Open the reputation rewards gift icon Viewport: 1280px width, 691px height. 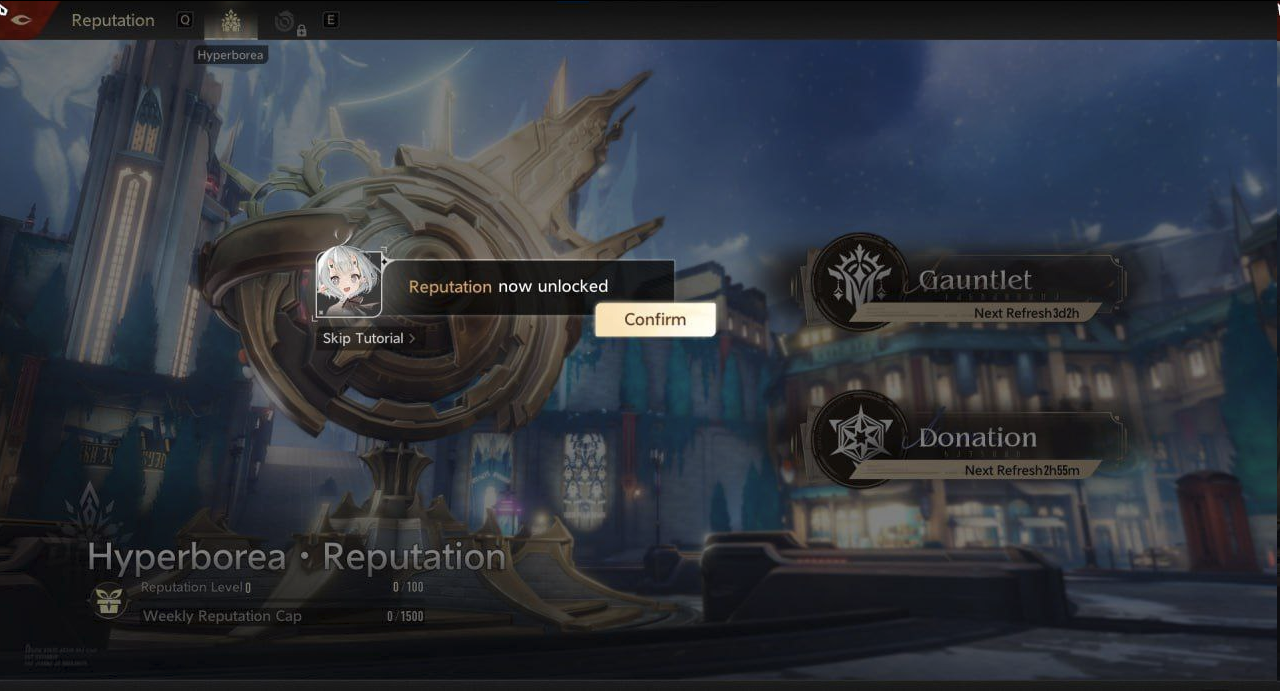coord(109,601)
